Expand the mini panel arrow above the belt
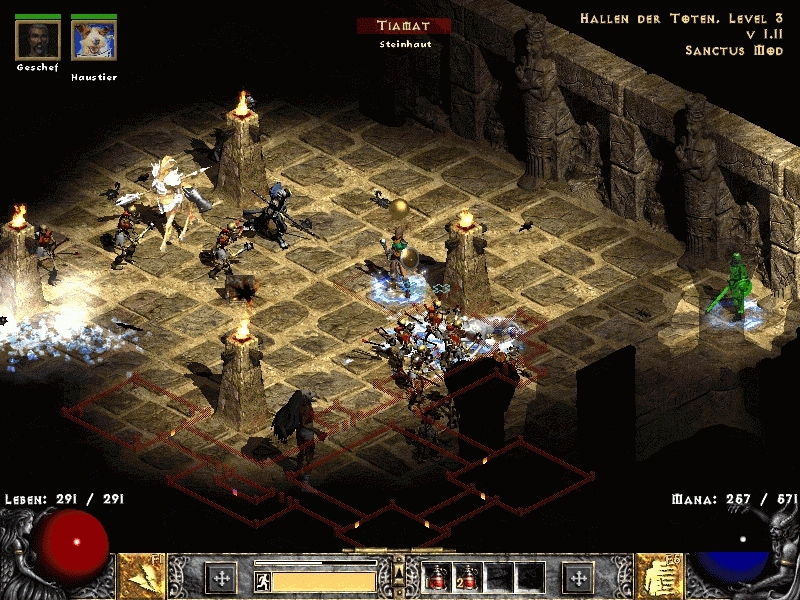Viewport: 800px width, 600px height. [x=399, y=570]
